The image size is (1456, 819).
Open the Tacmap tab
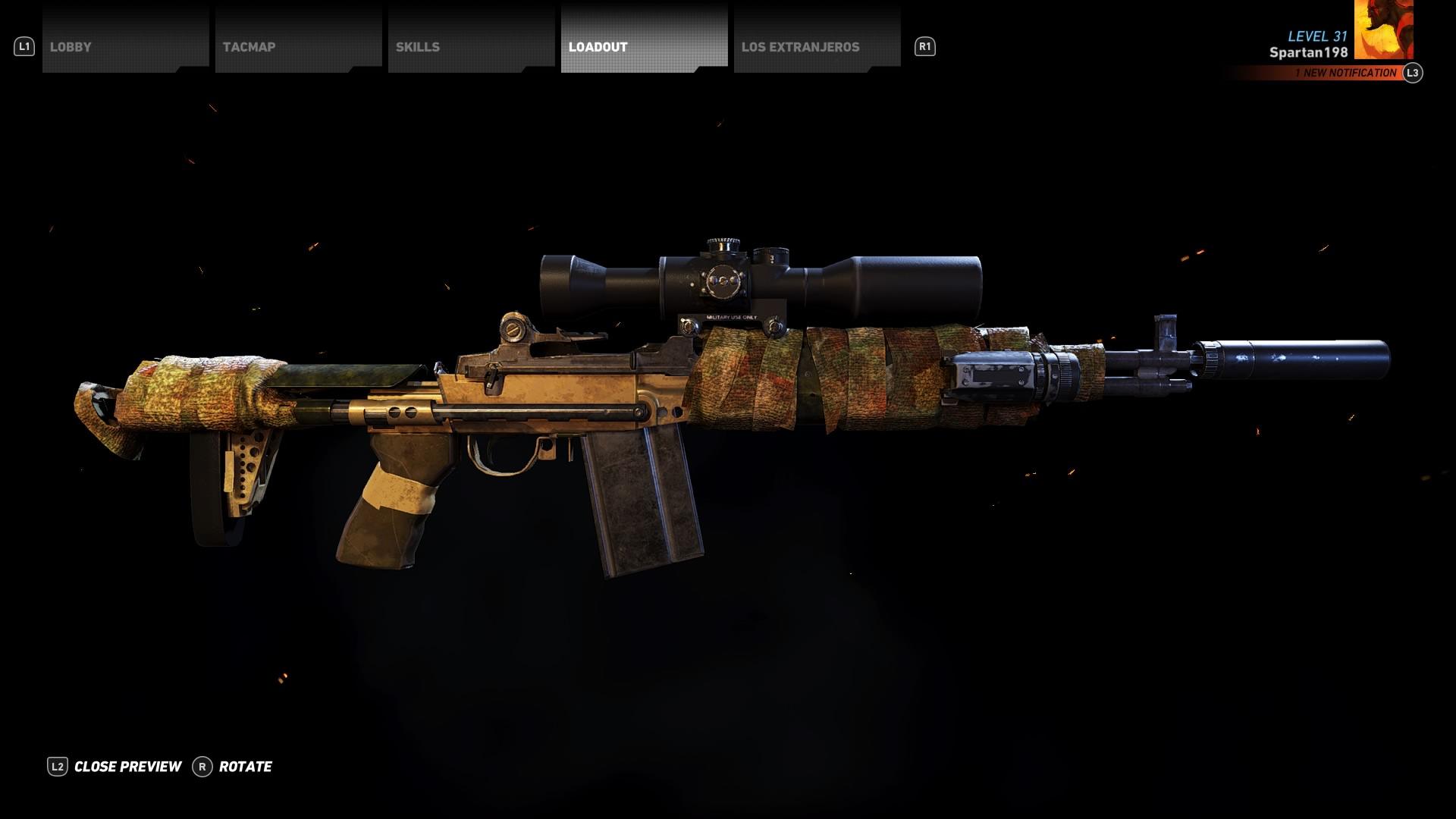pyautogui.click(x=298, y=46)
